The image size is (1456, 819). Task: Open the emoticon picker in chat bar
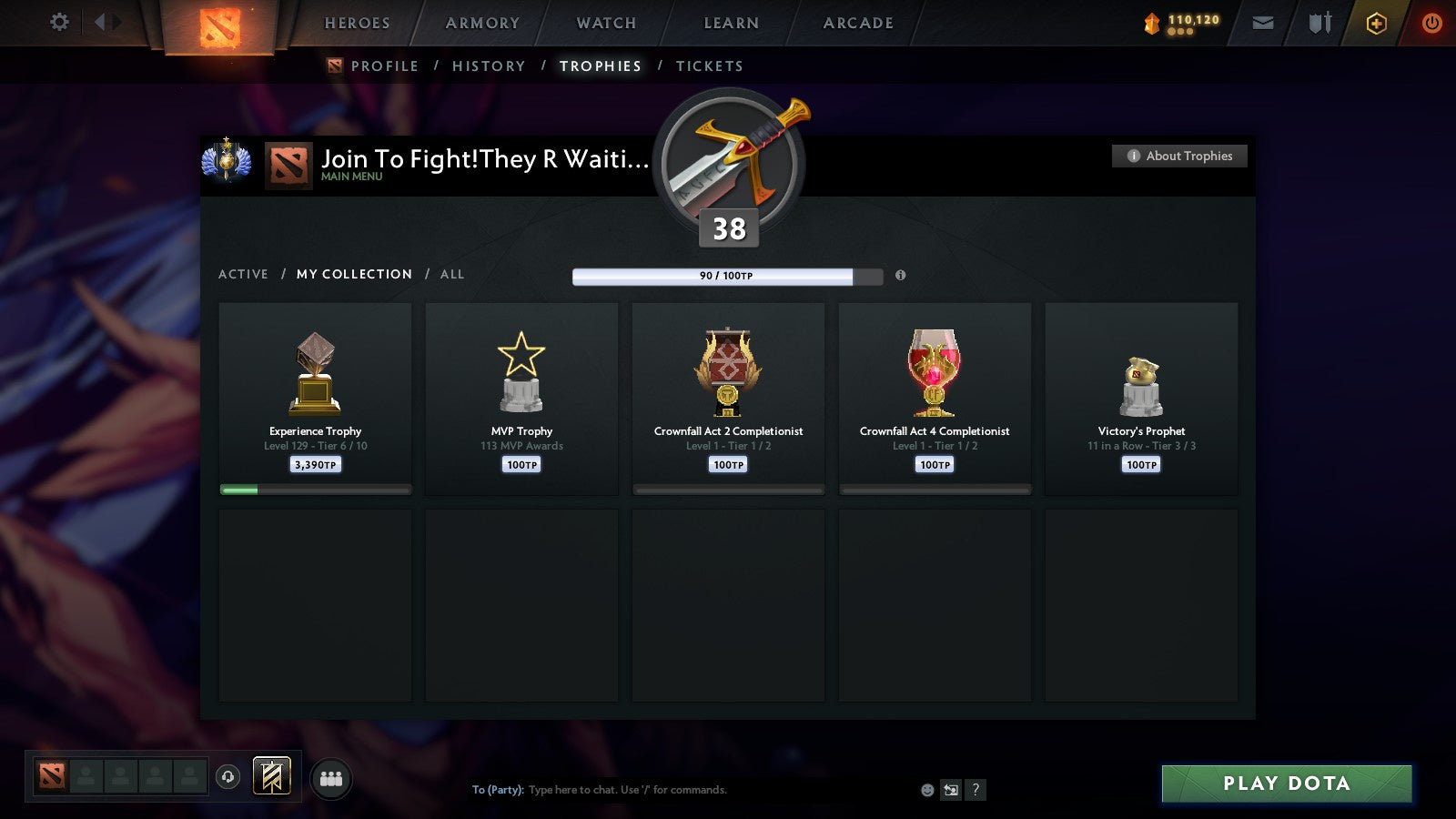tap(926, 790)
